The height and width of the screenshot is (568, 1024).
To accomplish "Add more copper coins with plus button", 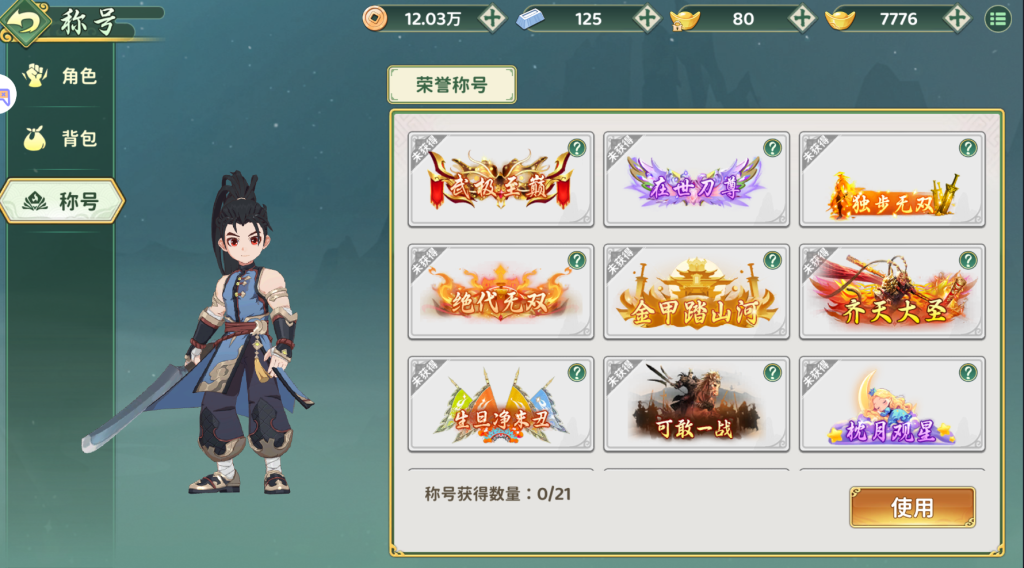I will coord(492,18).
